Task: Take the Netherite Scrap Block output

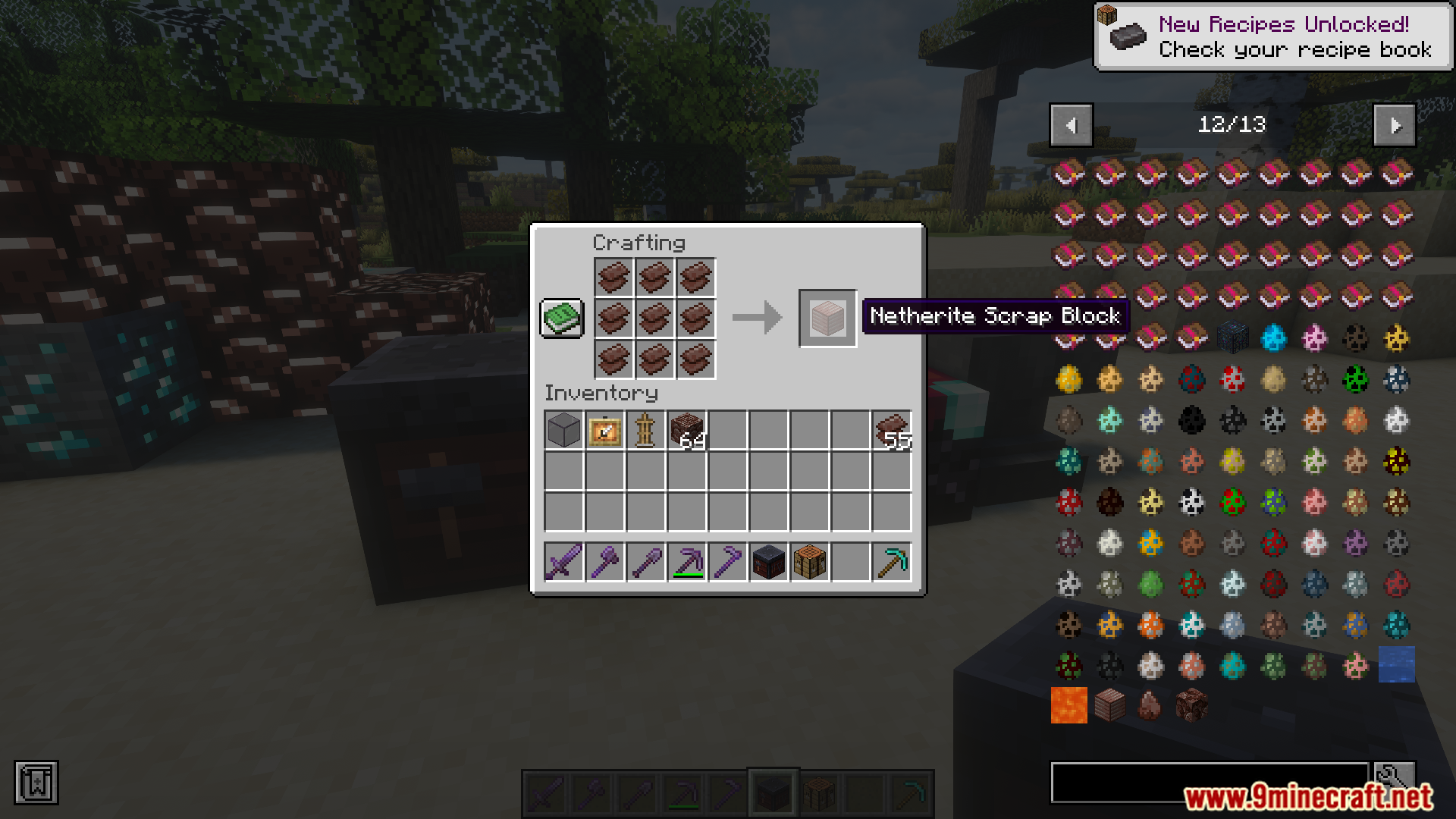Action: (x=827, y=318)
